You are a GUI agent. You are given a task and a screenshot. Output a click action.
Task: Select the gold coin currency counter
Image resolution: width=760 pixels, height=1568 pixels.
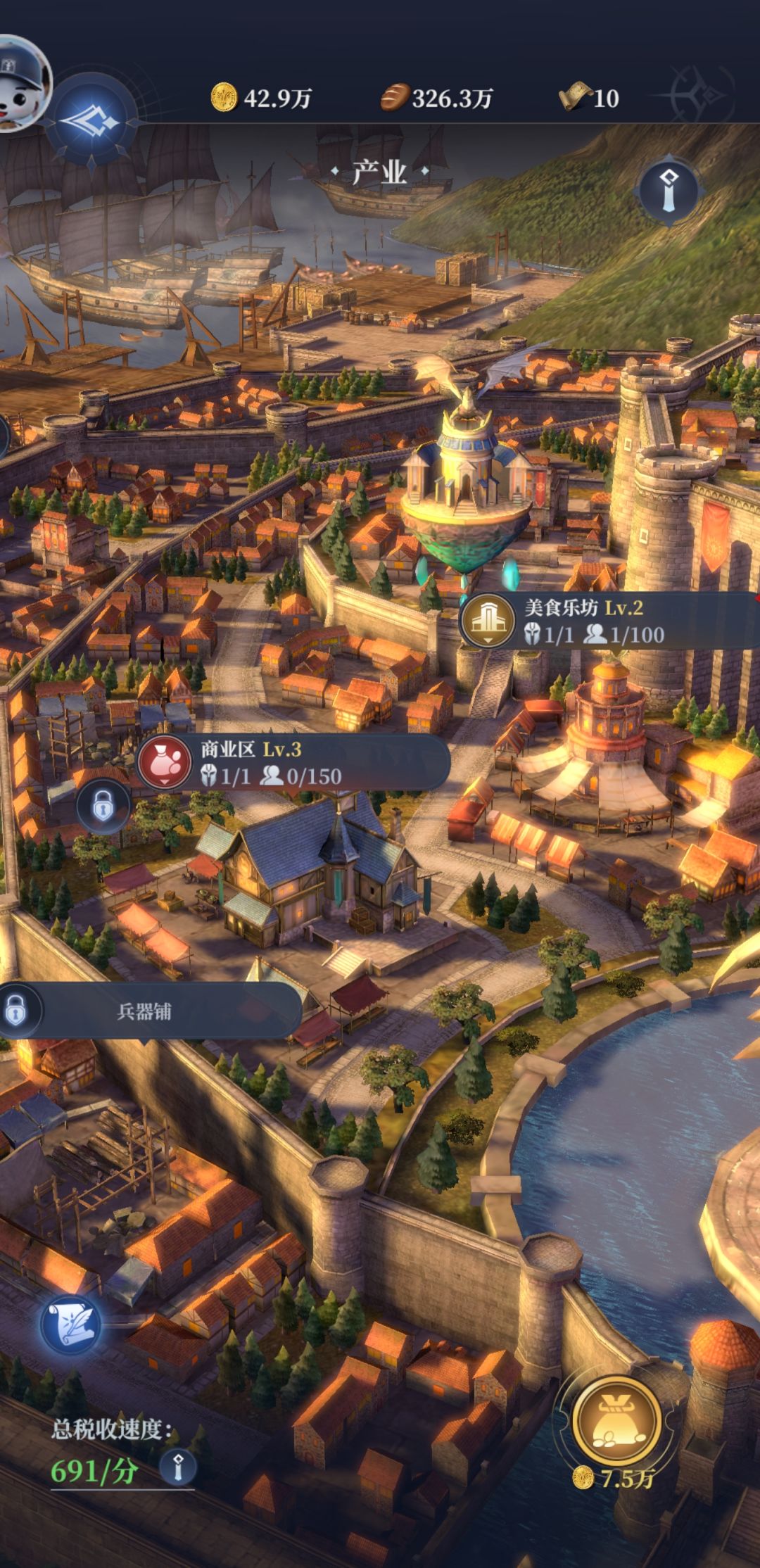coord(261,98)
